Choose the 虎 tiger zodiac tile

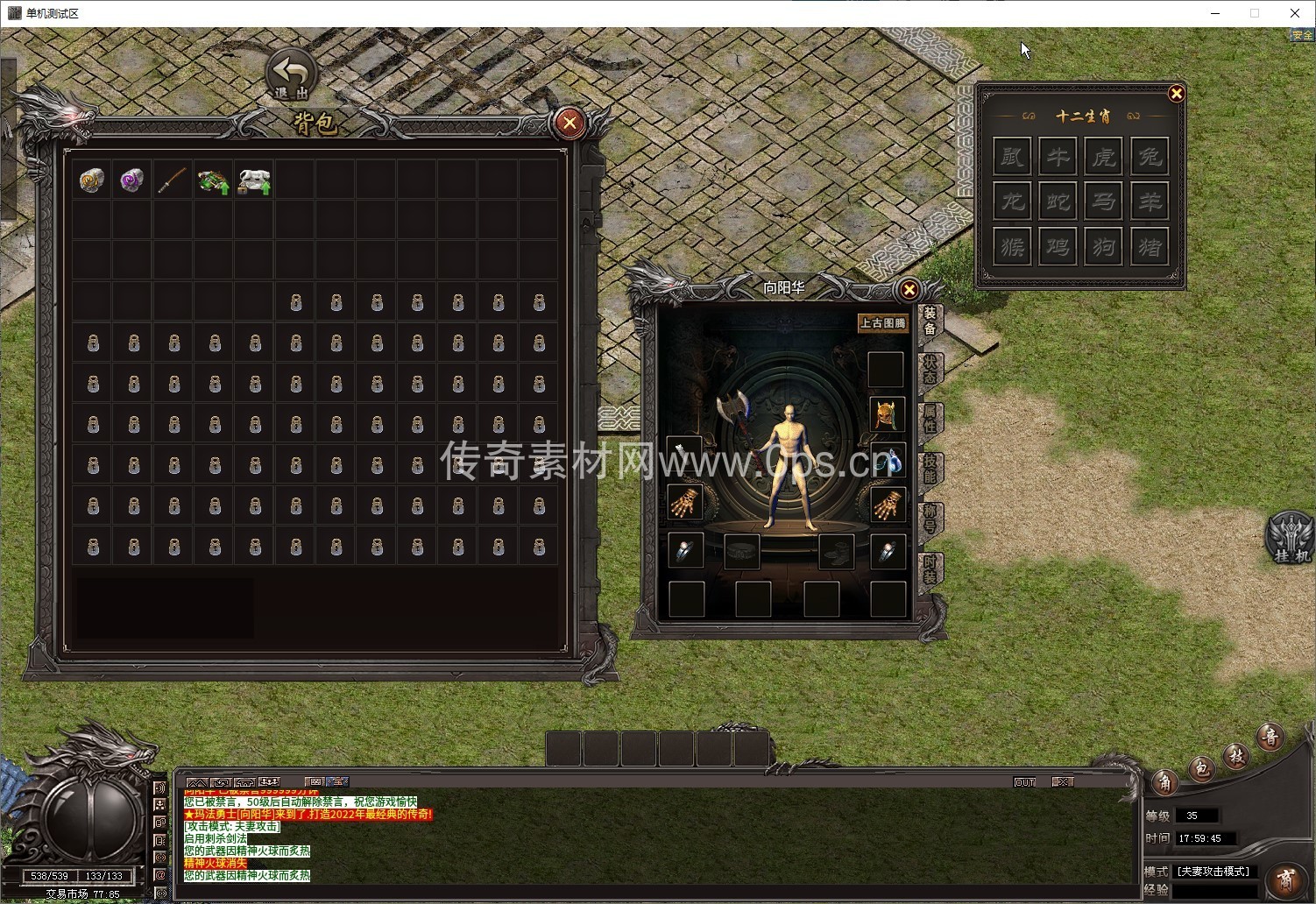pos(1104,157)
